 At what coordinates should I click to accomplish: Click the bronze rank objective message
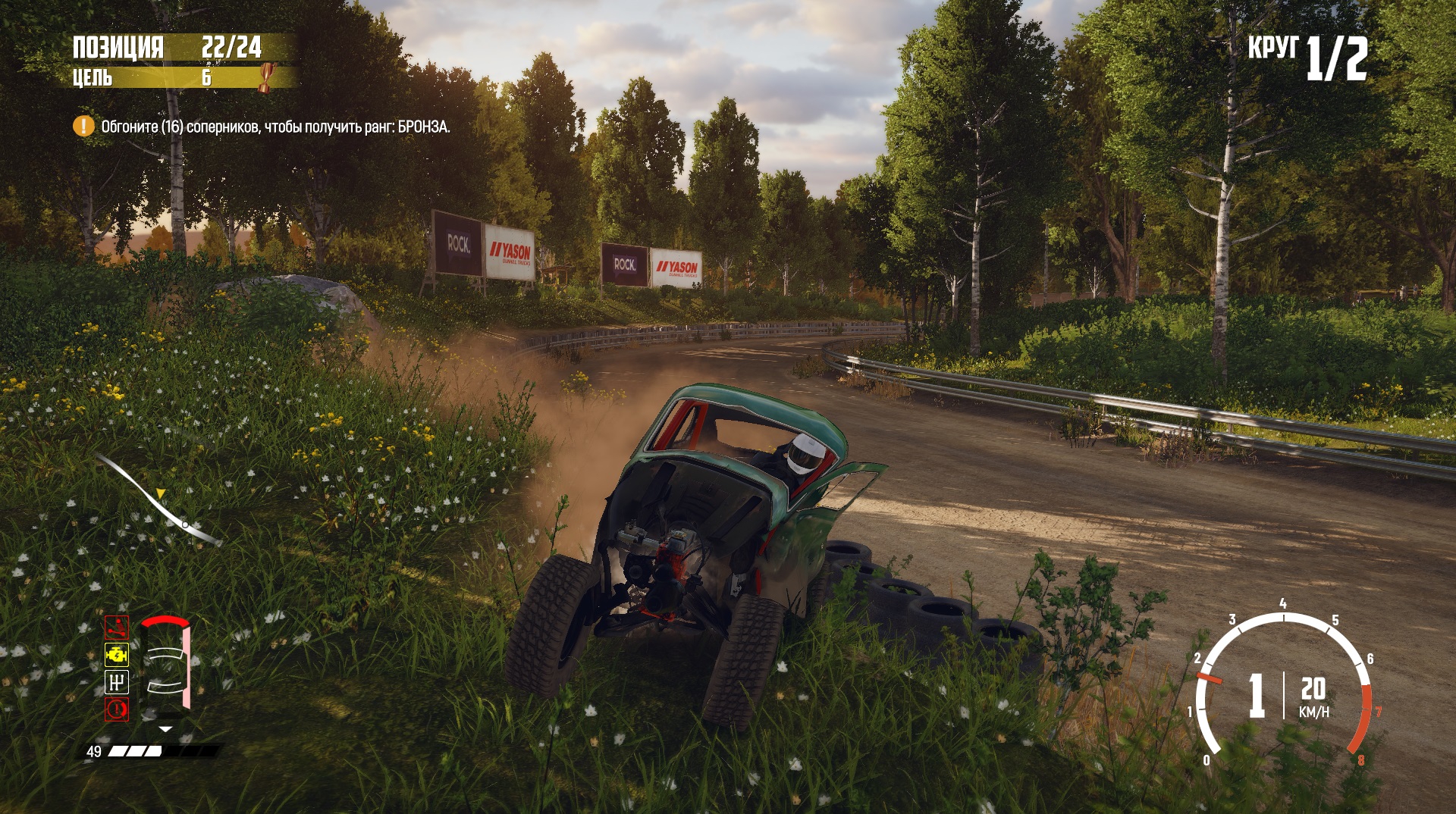coord(275,127)
